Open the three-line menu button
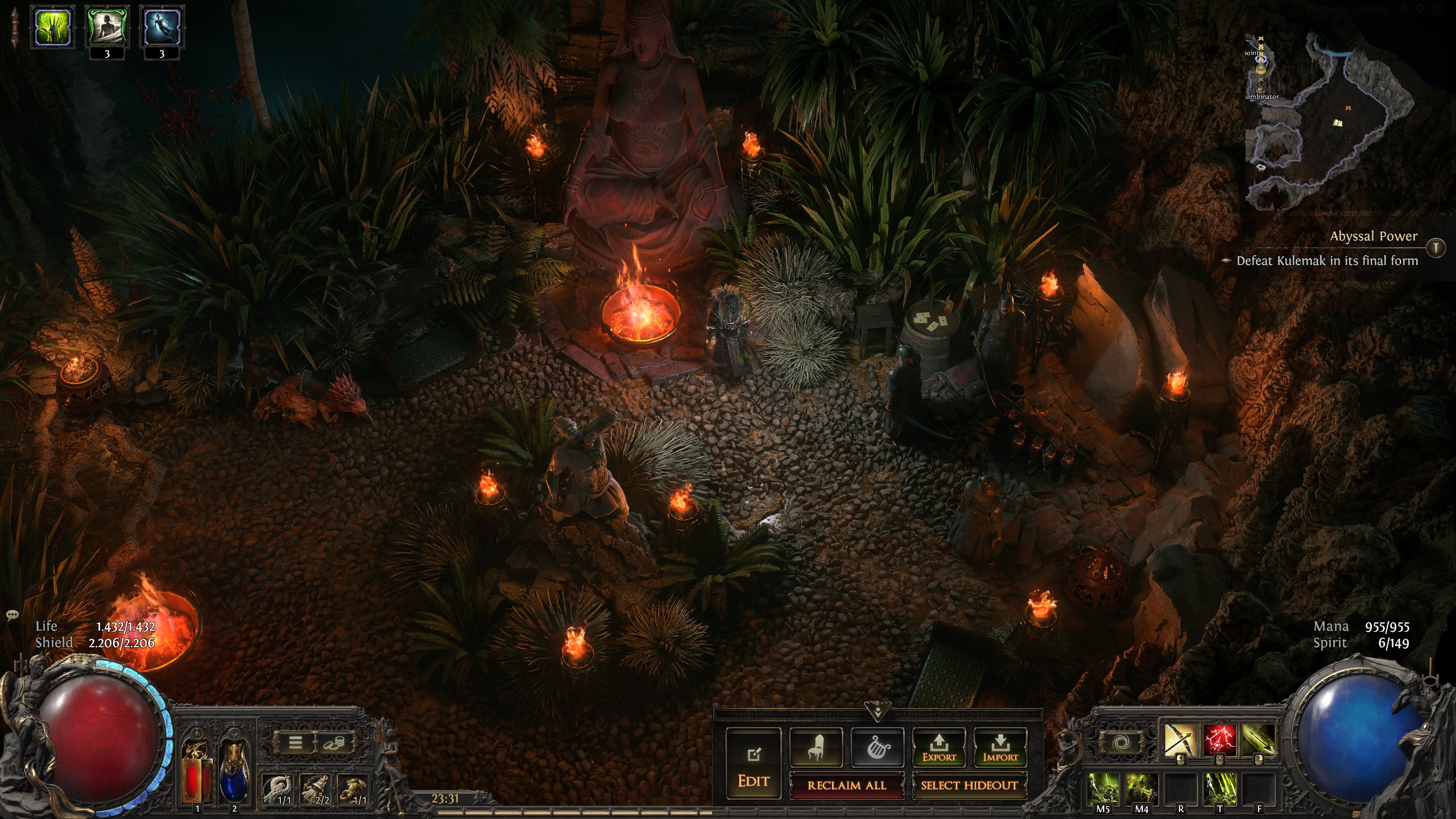 tap(295, 743)
